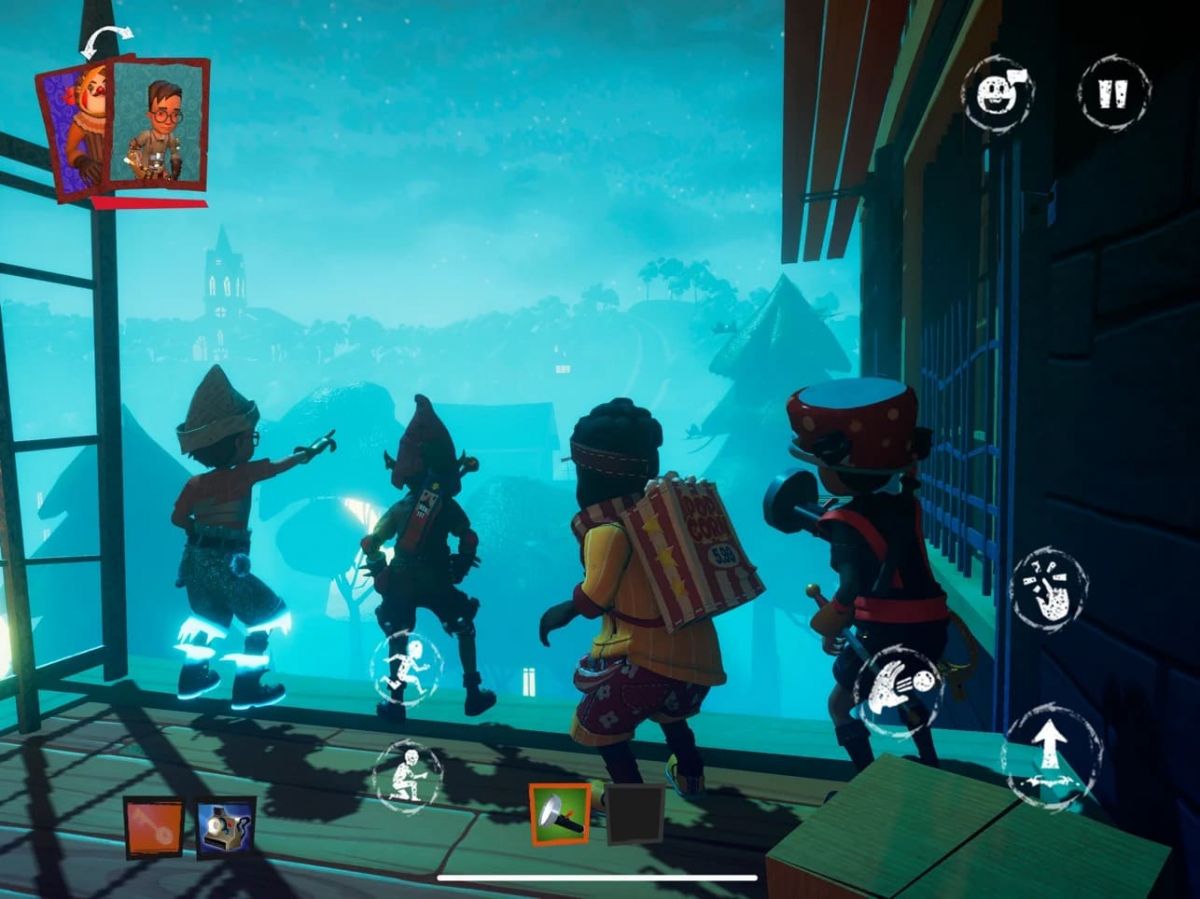
Task: Activate the hand grab interact button
Action: (x=1048, y=589)
